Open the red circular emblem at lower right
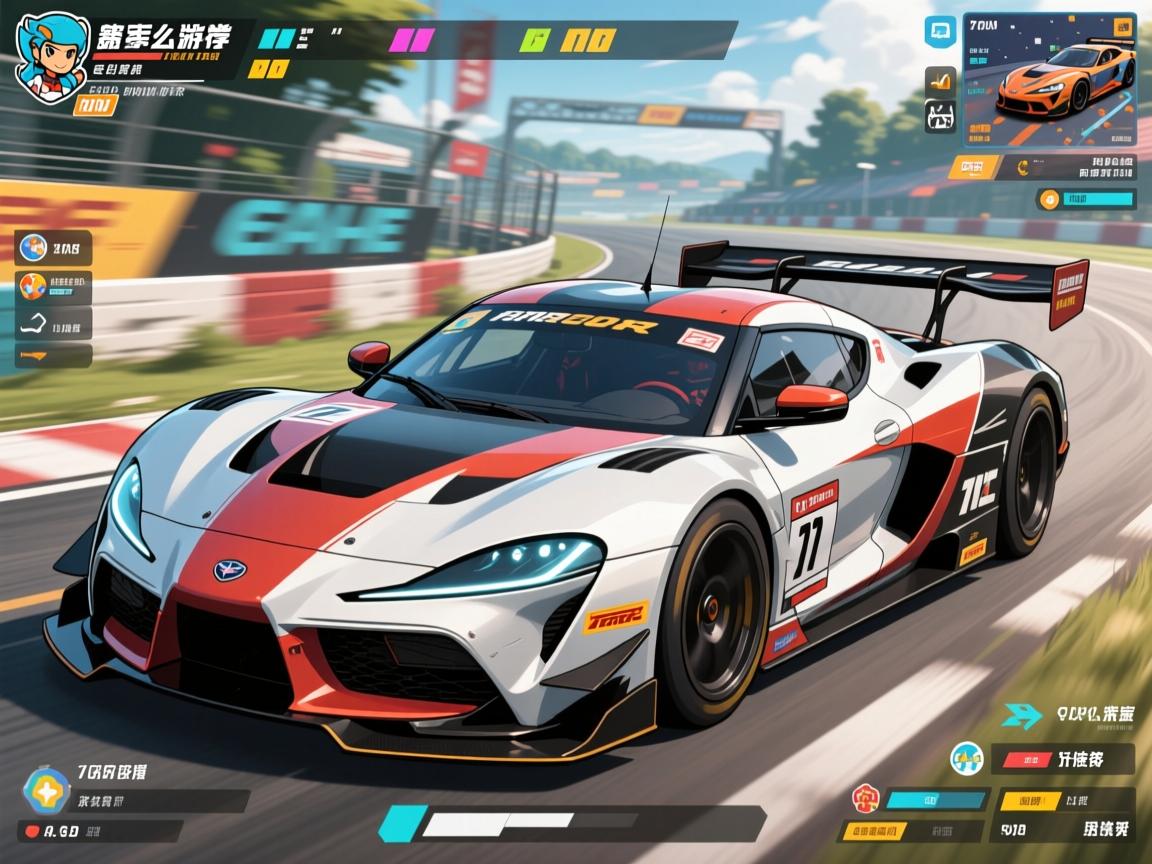Screen dimensions: 1152x864 [865, 798]
